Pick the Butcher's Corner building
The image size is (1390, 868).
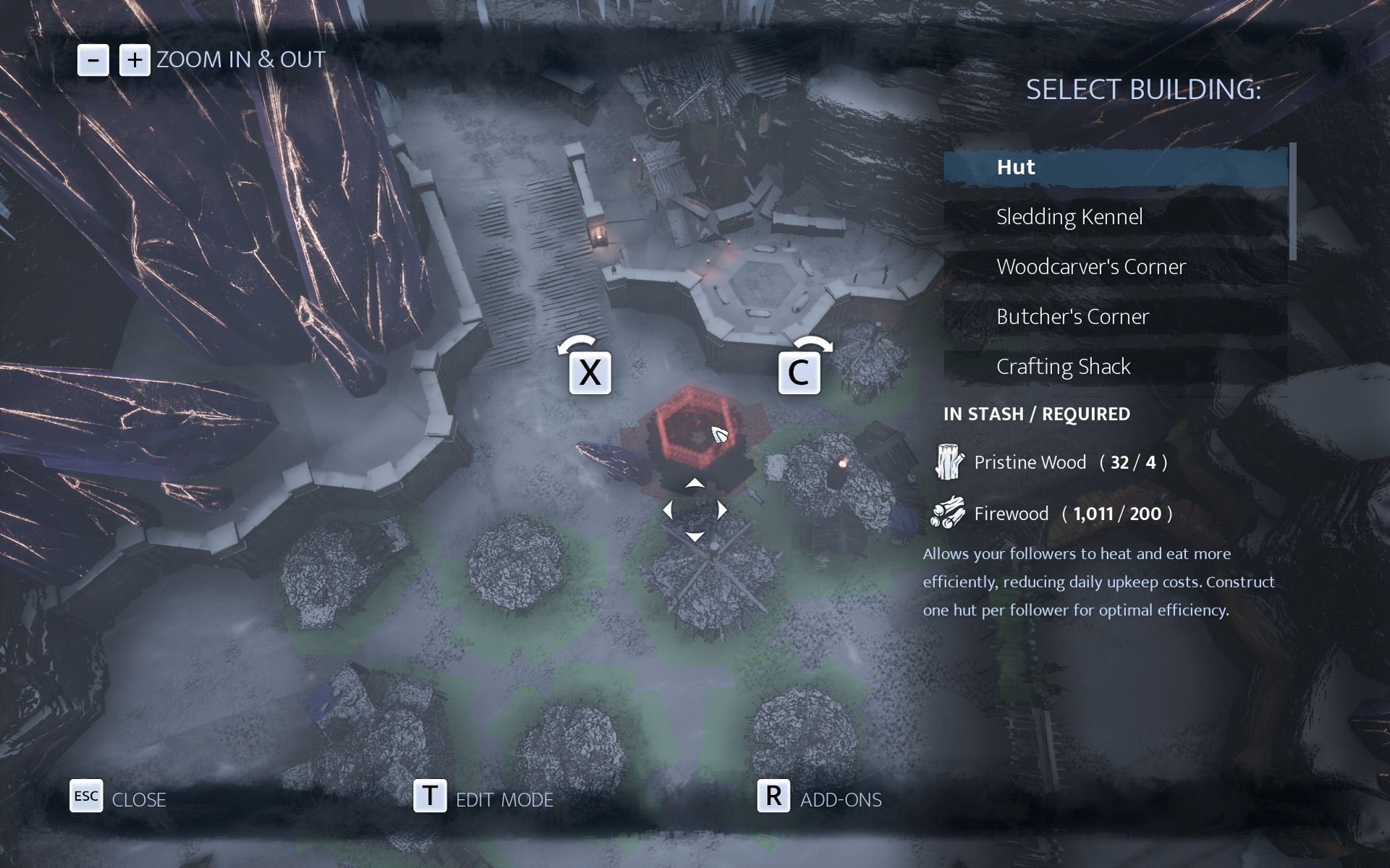[1114, 317]
